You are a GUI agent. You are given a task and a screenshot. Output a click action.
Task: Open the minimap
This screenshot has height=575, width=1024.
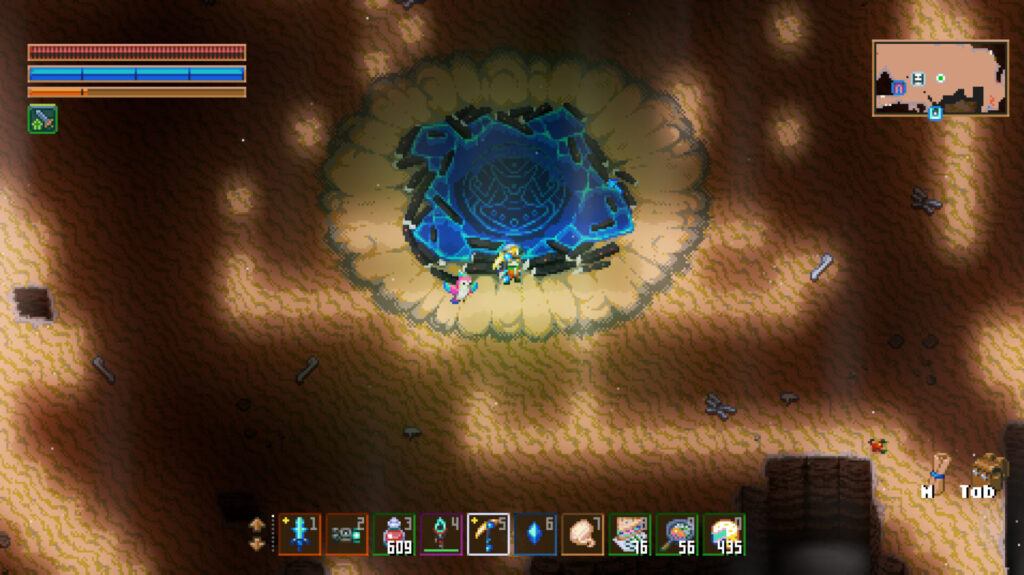[x=939, y=77]
